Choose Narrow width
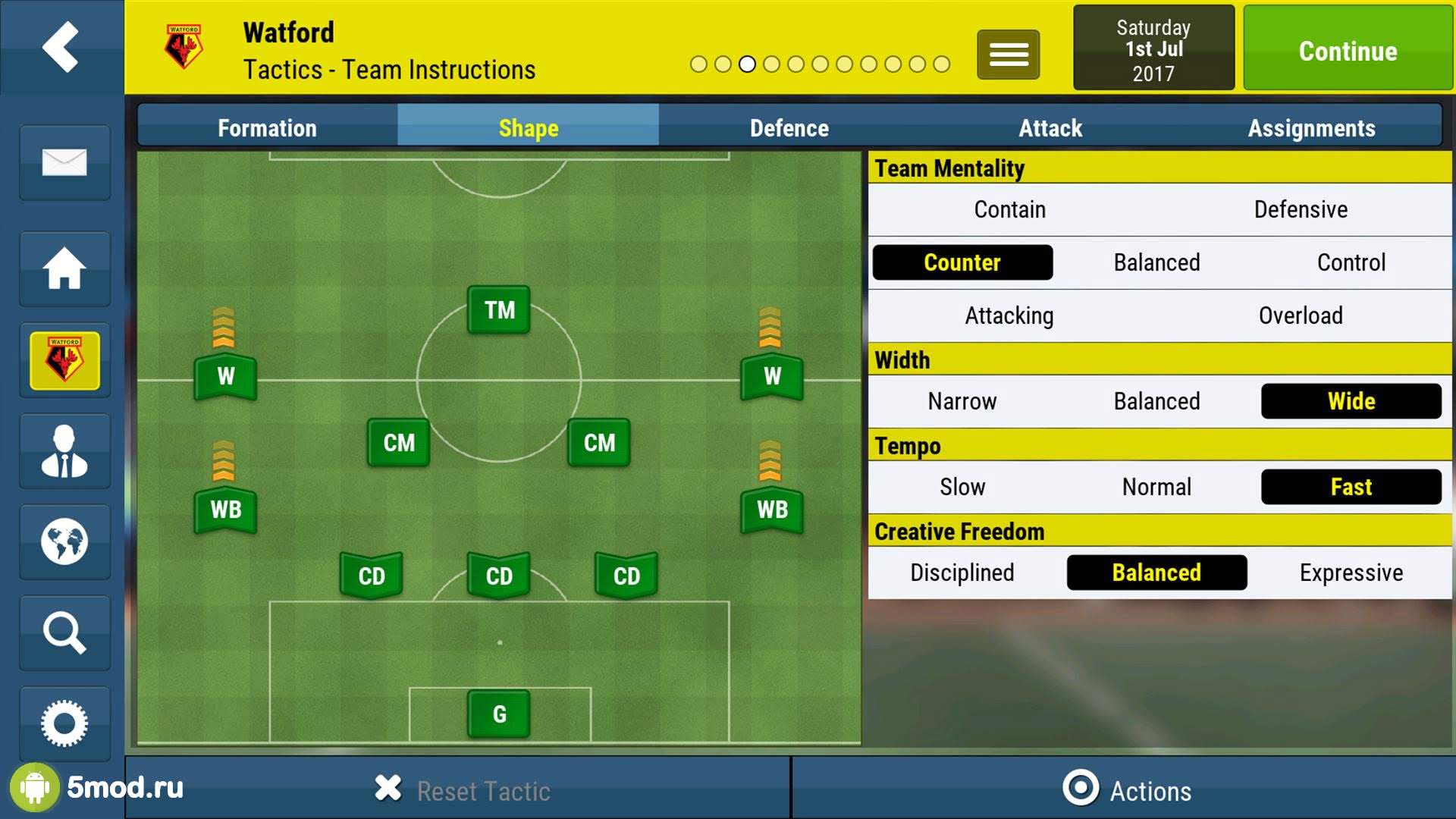 click(962, 401)
